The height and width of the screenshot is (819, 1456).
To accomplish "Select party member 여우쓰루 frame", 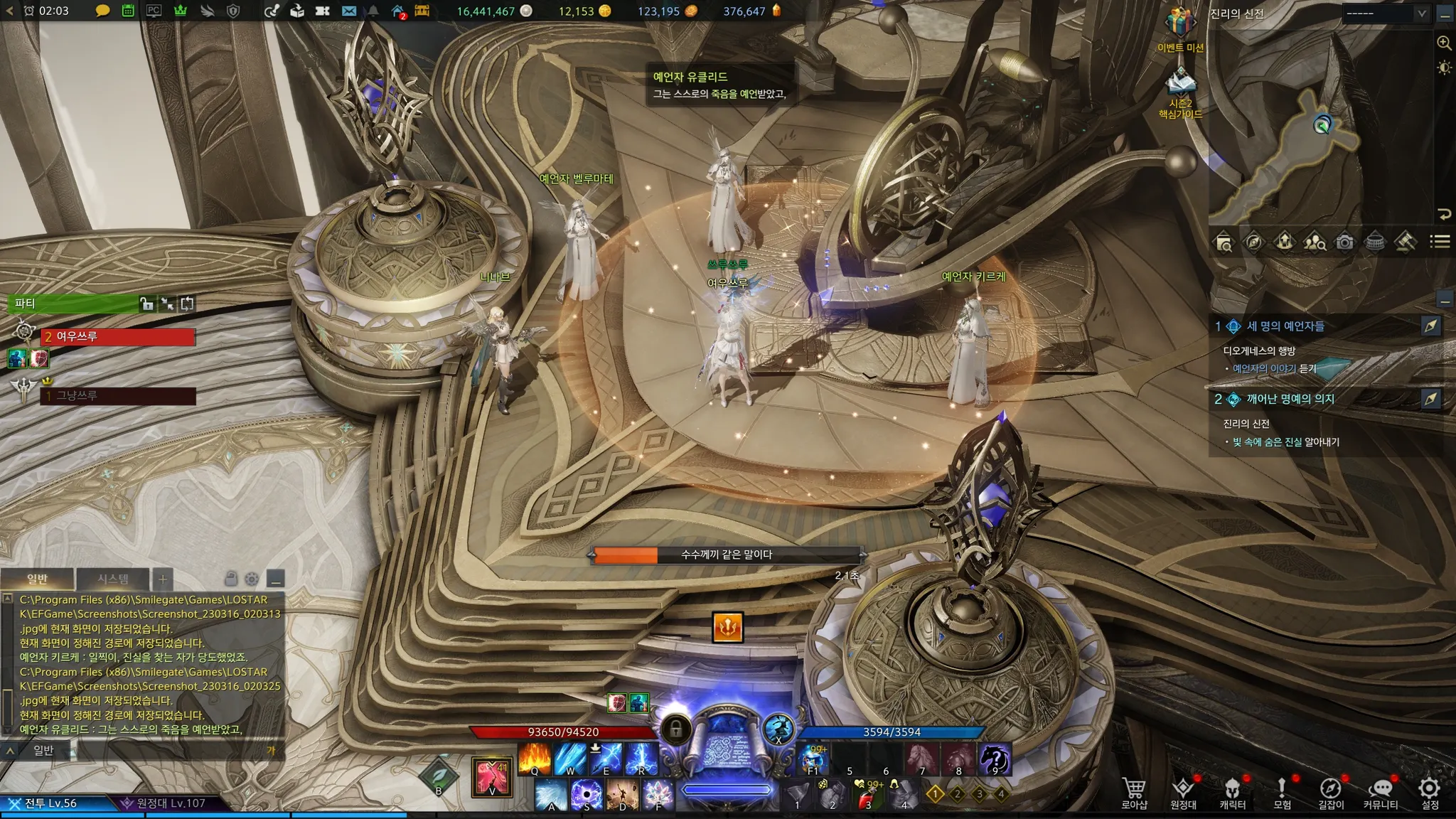I will tap(117, 336).
